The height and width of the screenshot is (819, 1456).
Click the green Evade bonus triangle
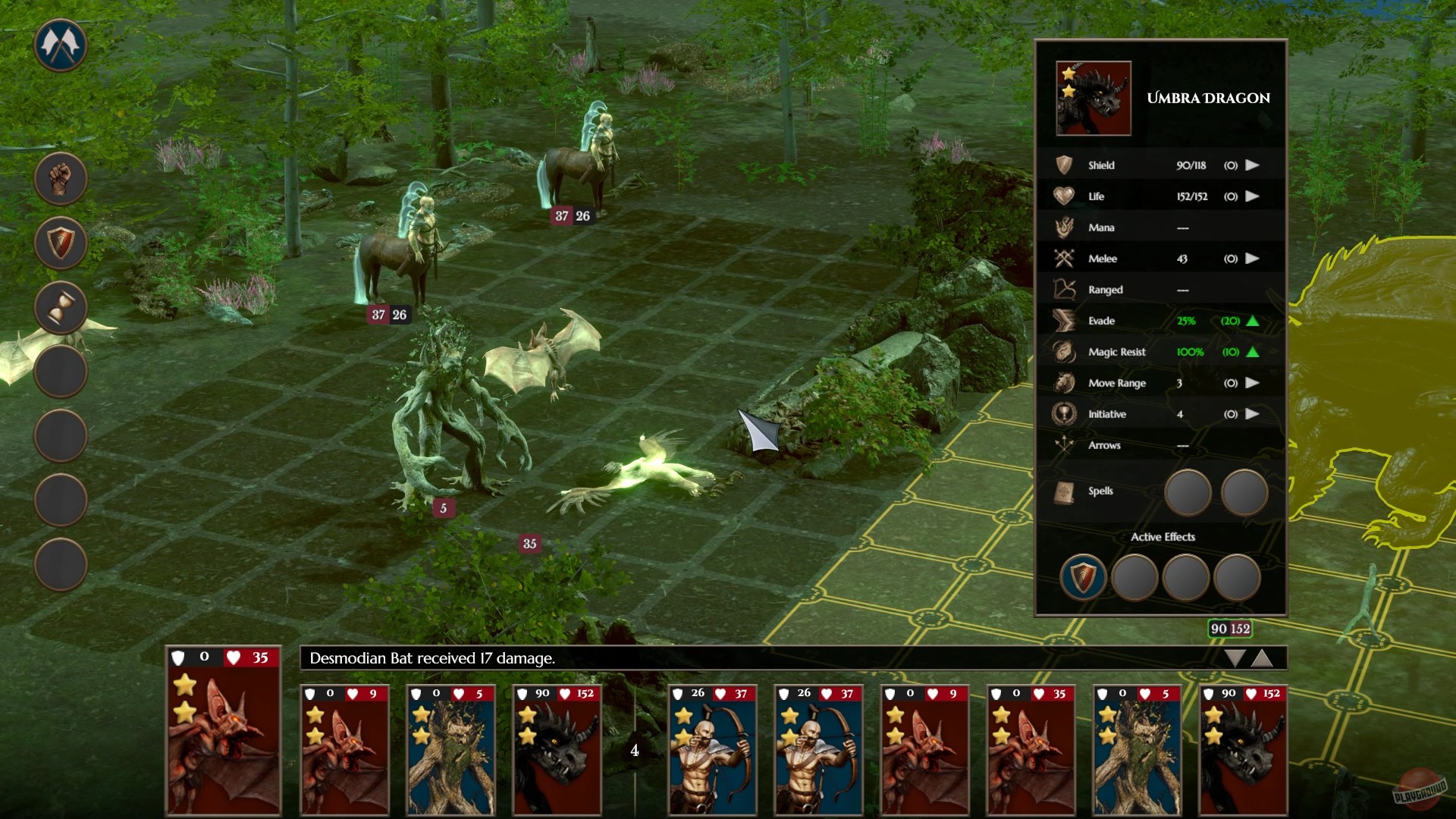[x=1253, y=321]
